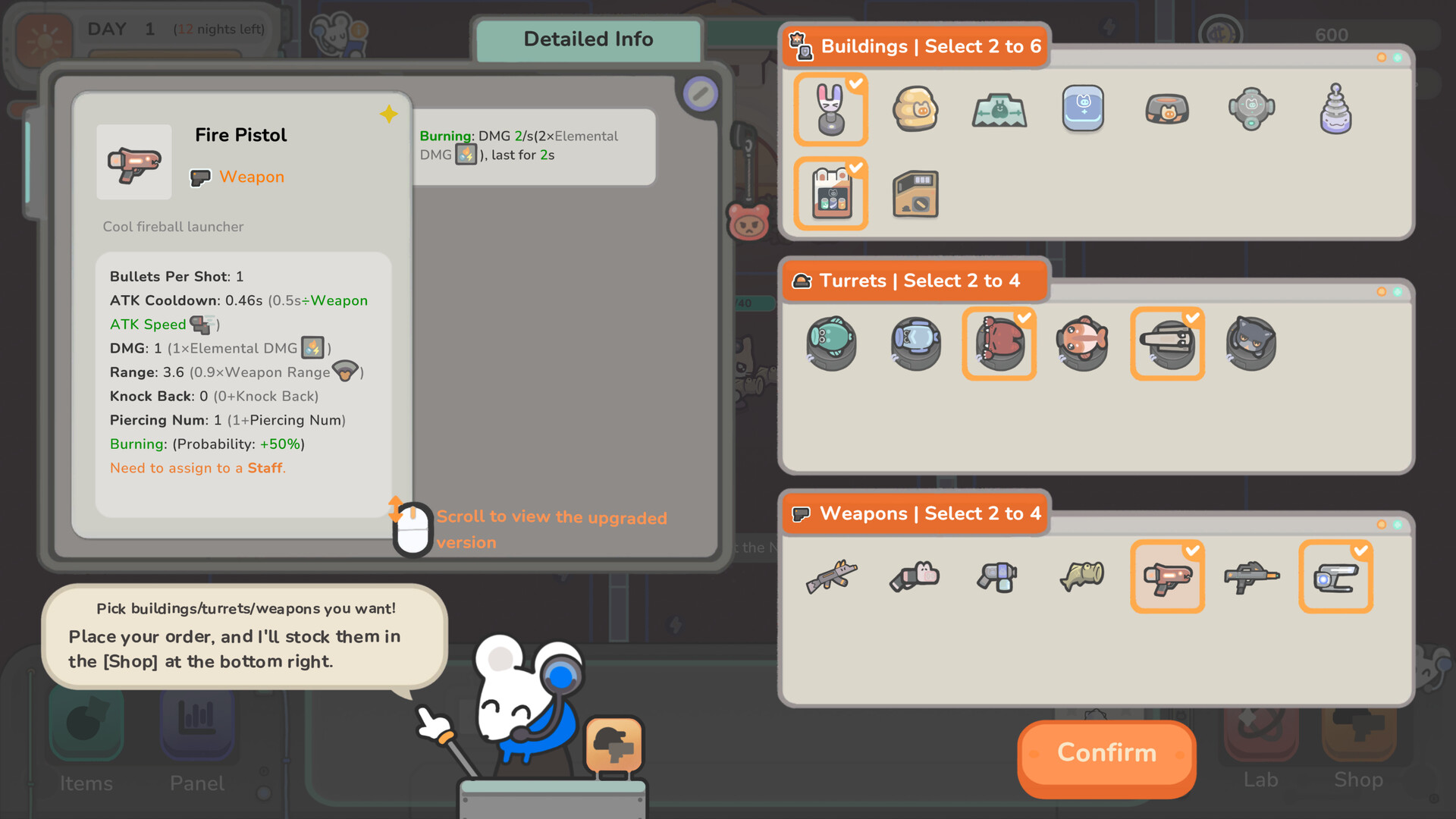1456x819 pixels.
Task: Open the edit pencil on Detailed Info panel
Action: (x=700, y=94)
